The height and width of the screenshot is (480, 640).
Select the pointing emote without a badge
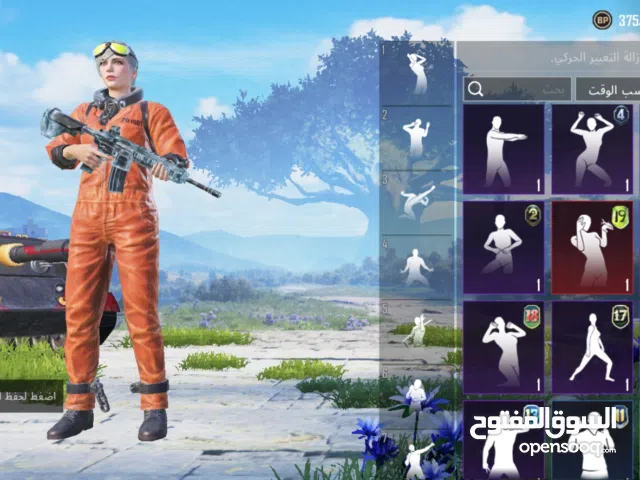click(x=503, y=149)
